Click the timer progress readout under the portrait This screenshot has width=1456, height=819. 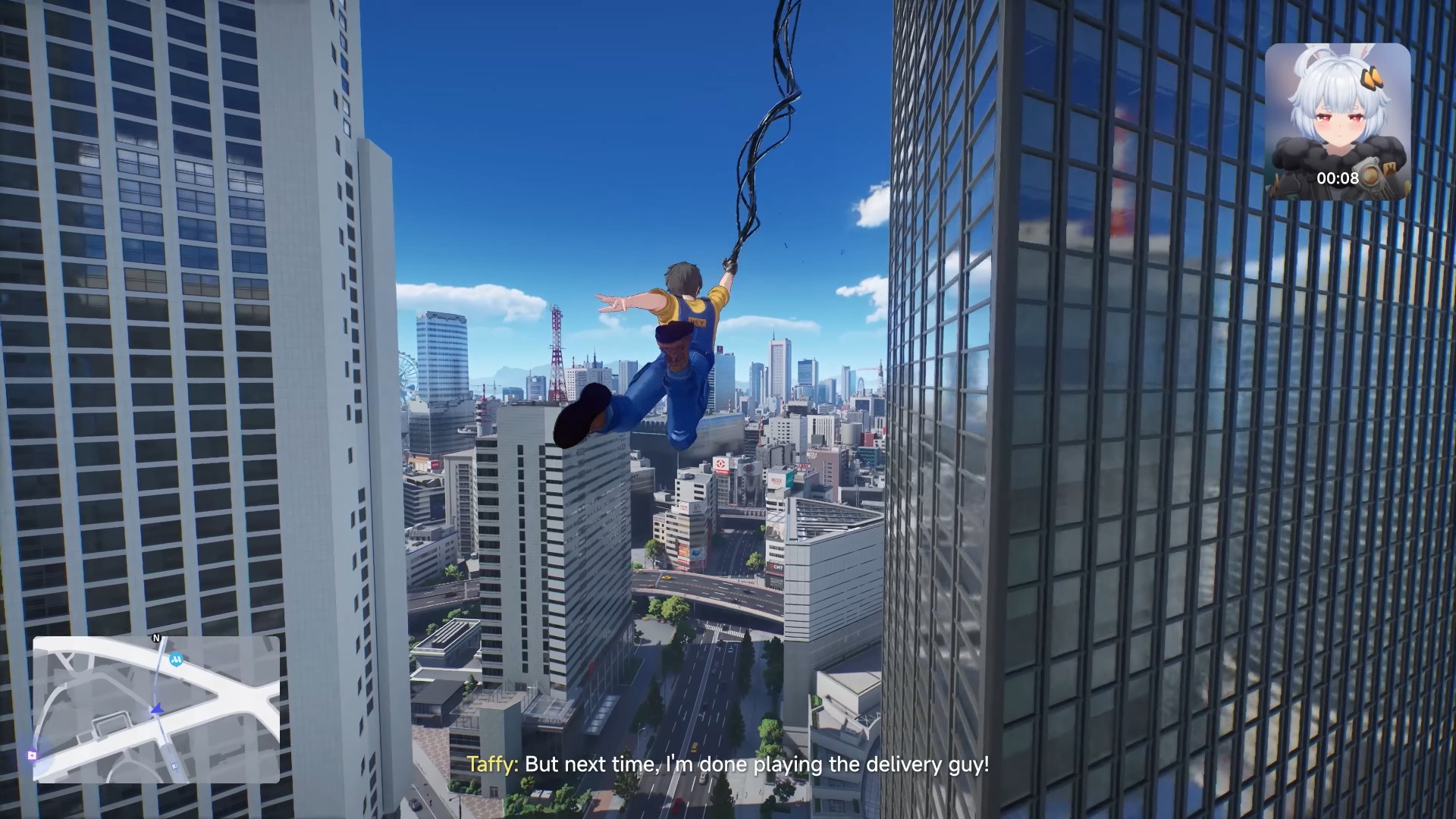[1338, 178]
